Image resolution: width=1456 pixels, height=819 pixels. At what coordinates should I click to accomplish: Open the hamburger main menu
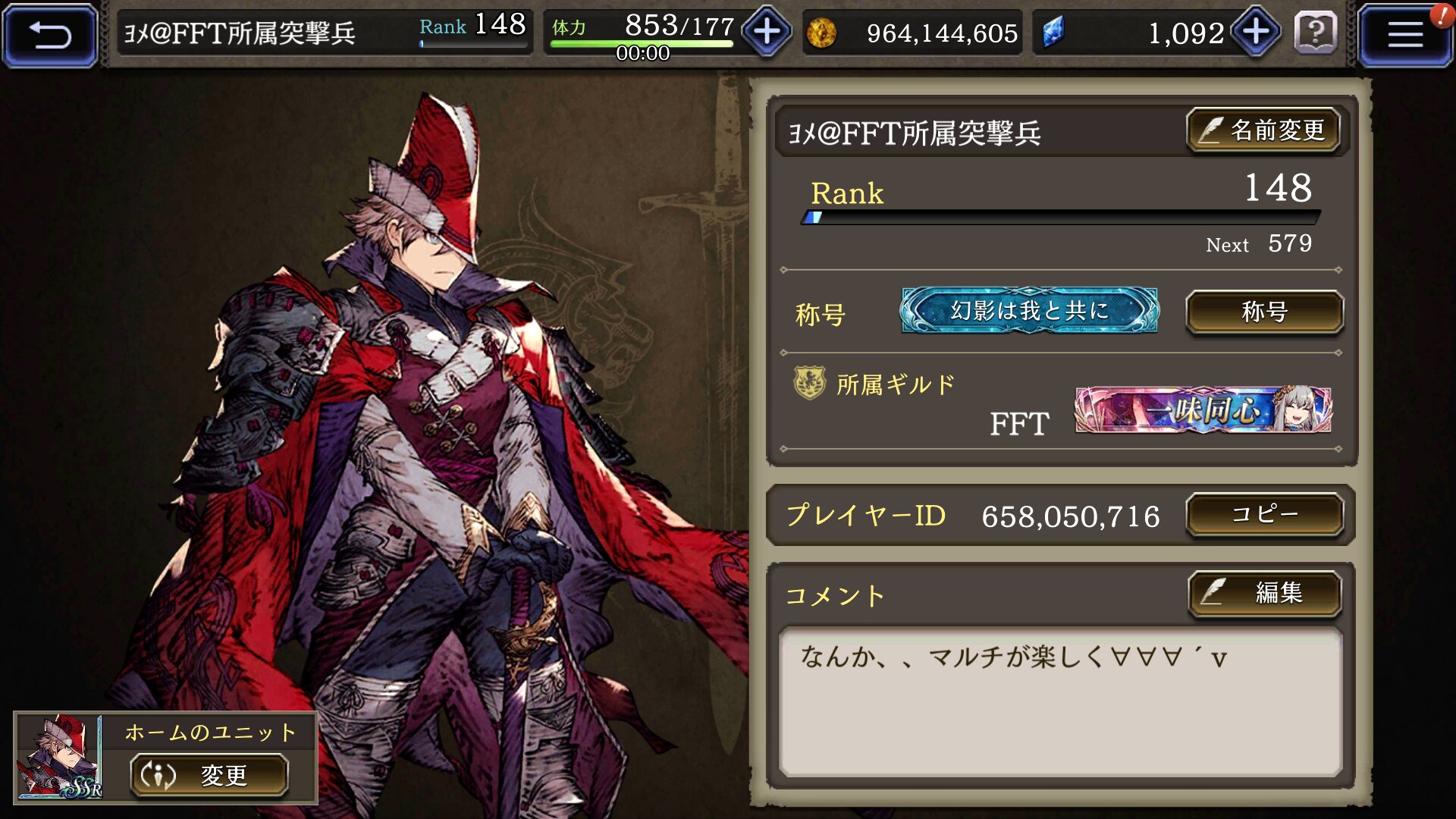[x=1404, y=34]
